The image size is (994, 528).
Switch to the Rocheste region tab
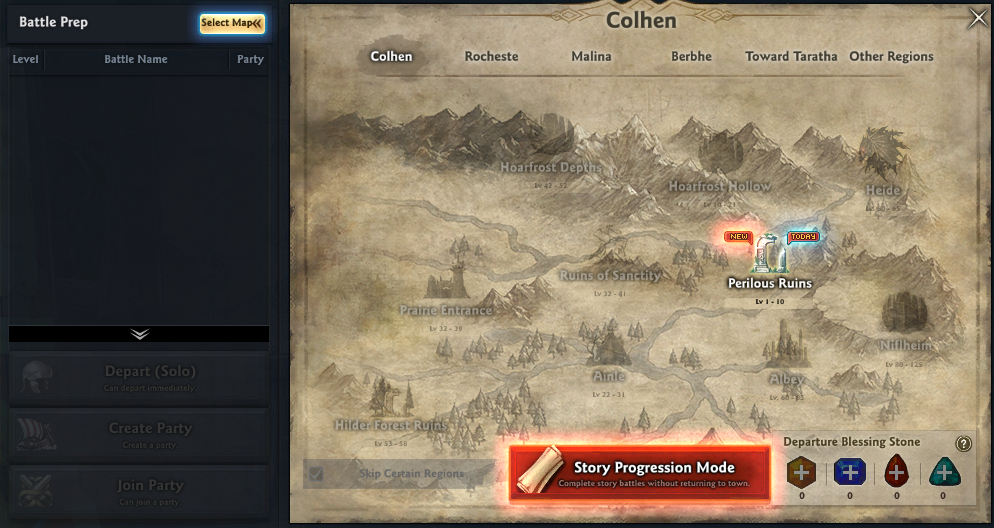(491, 57)
